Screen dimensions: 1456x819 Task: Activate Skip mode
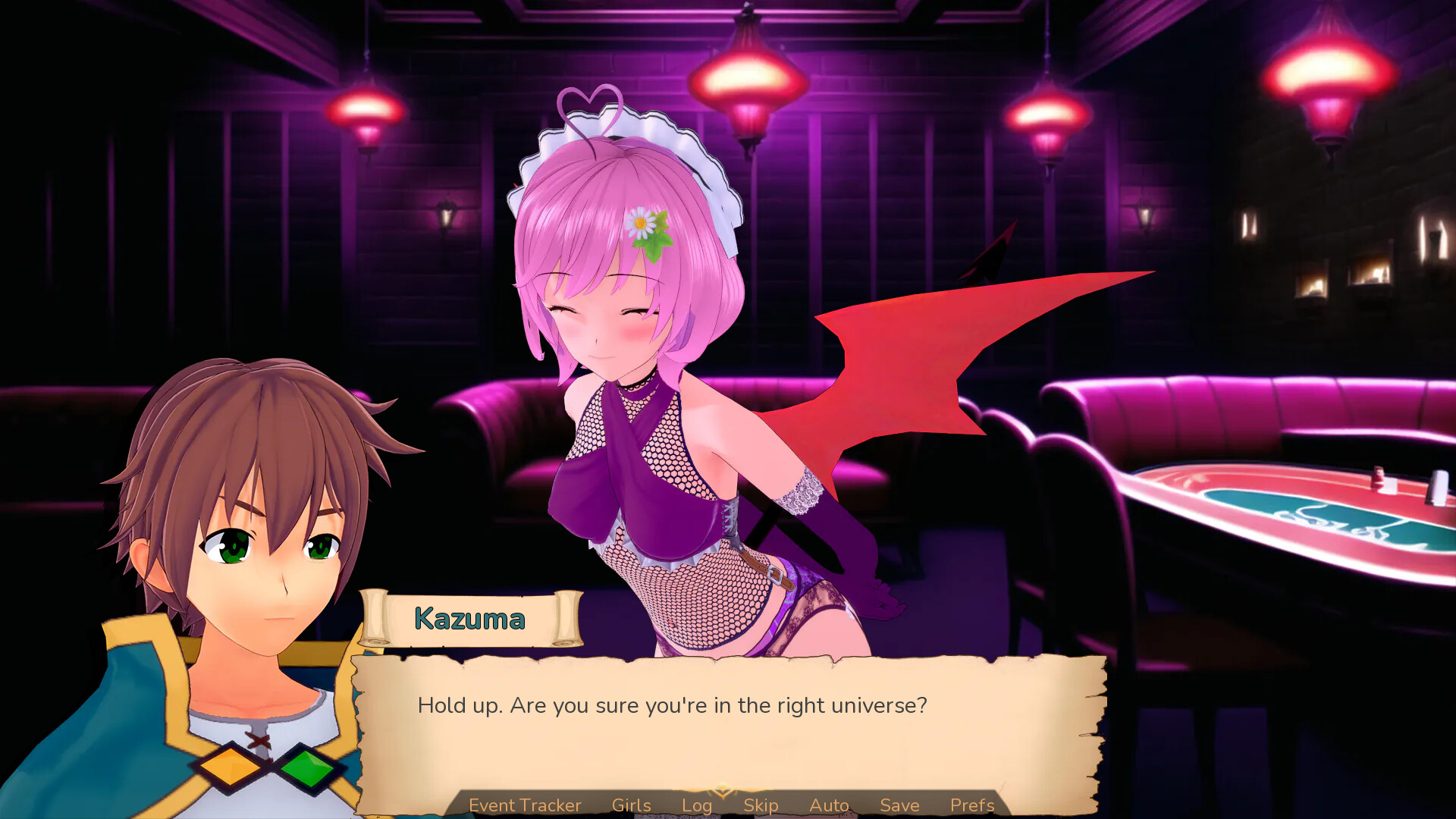coord(761,805)
